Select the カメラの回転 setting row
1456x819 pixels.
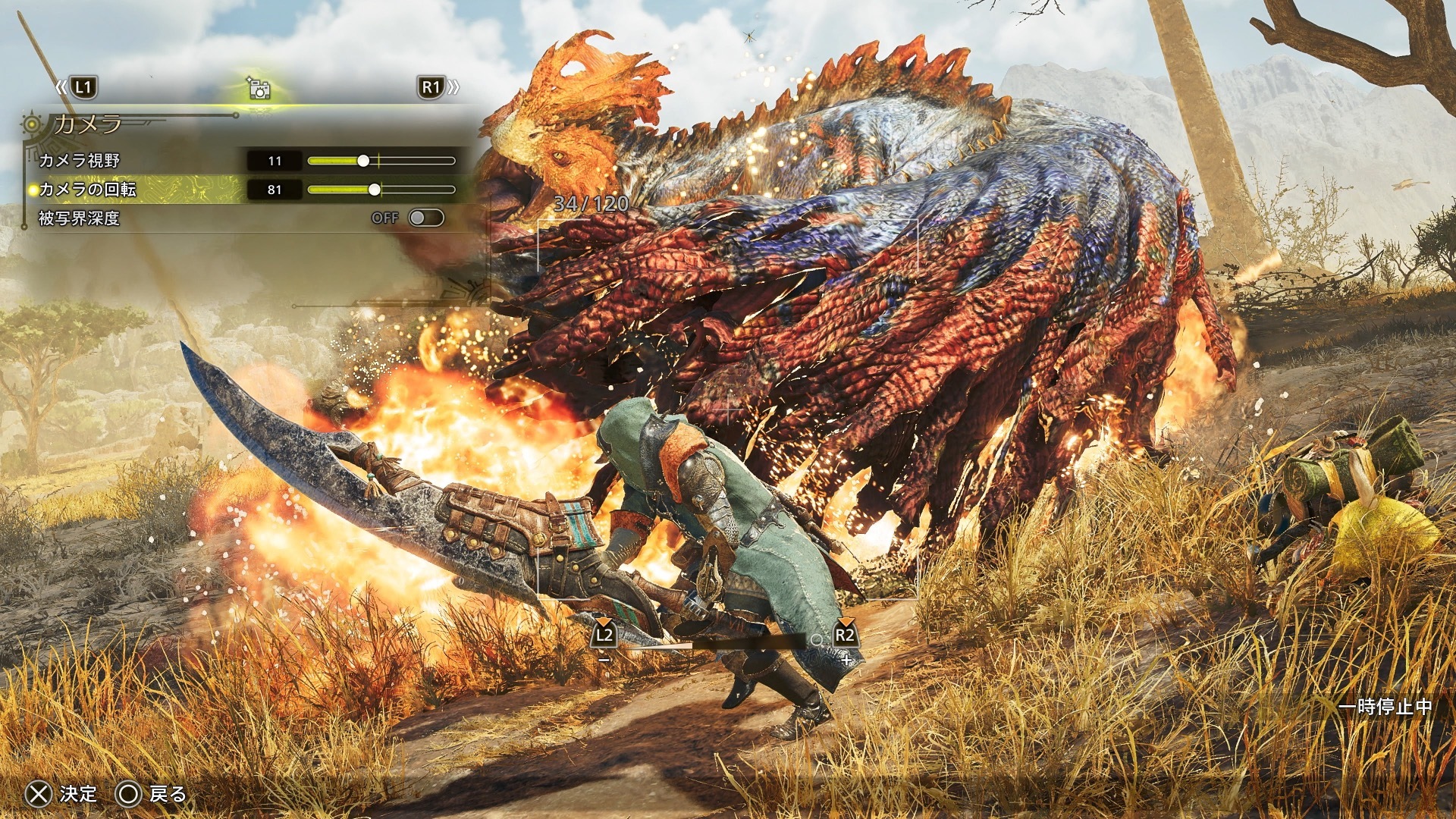(x=88, y=190)
